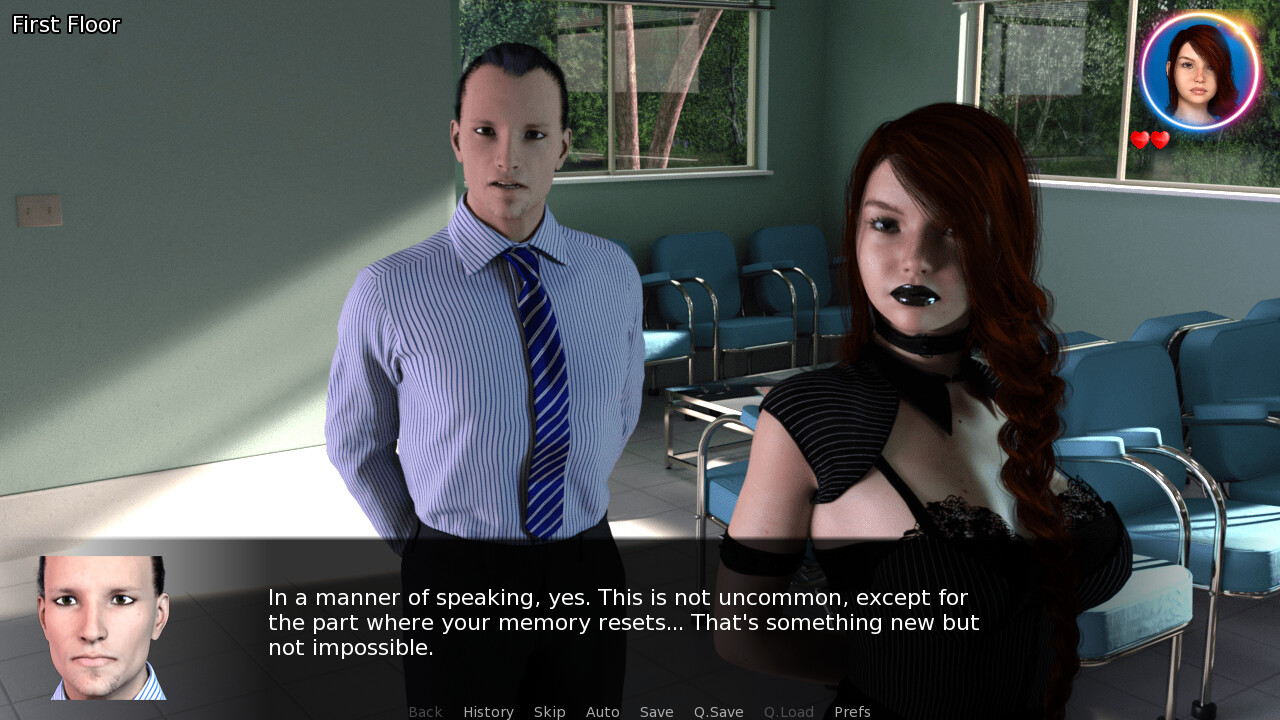Select Skip from the quick menu bar
This screenshot has width=1280, height=720.
[x=549, y=711]
